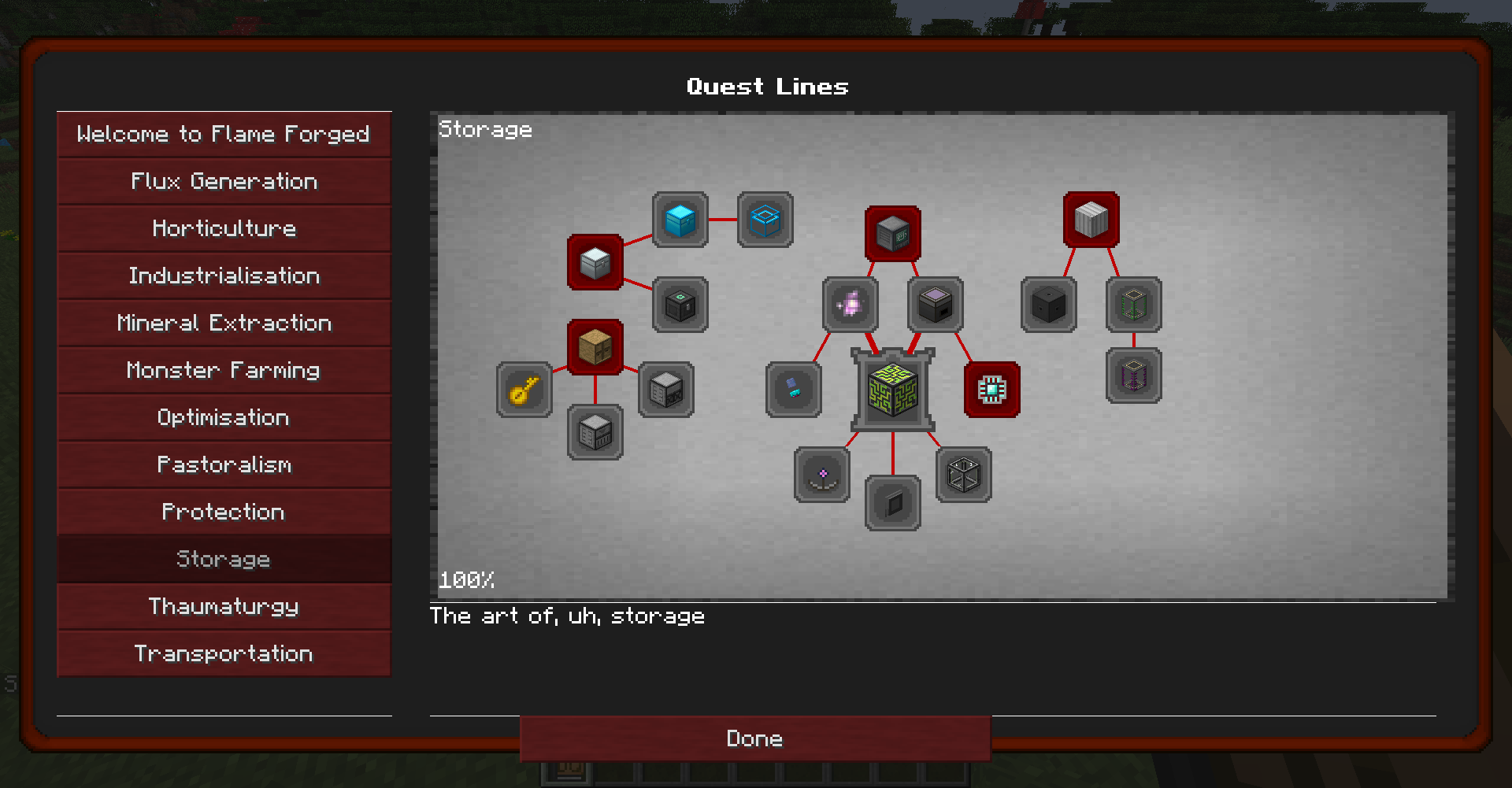Select the iron chest quest with red border

point(595,262)
